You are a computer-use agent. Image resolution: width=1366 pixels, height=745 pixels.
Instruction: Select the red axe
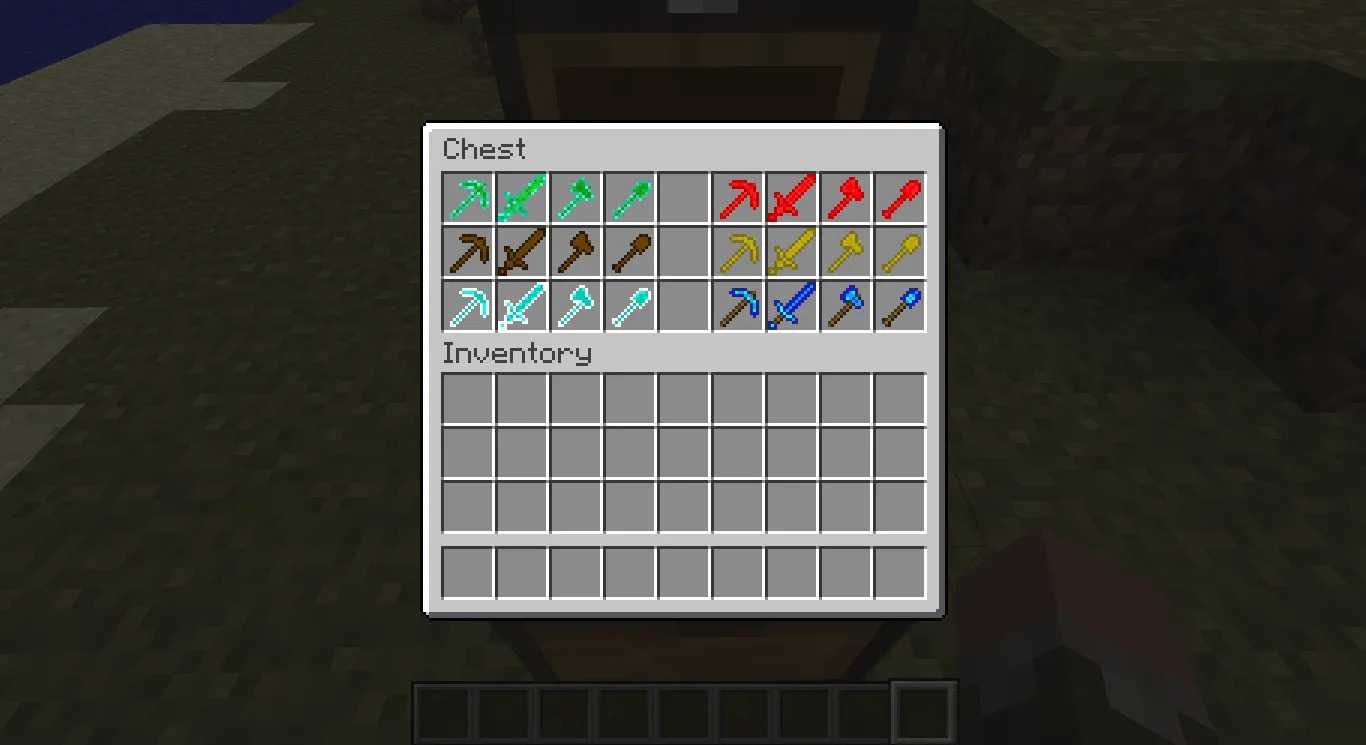847,197
